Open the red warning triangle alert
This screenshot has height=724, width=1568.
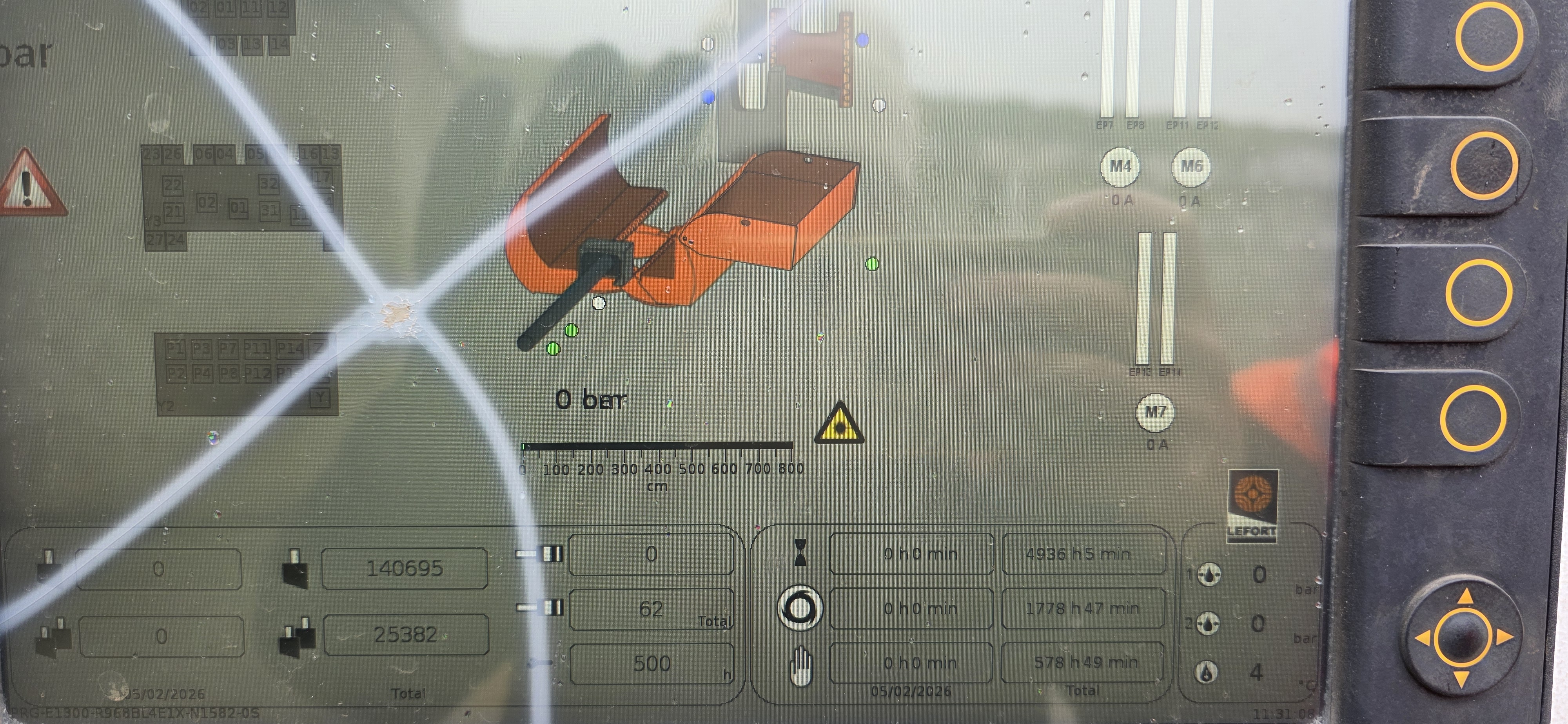(27, 184)
